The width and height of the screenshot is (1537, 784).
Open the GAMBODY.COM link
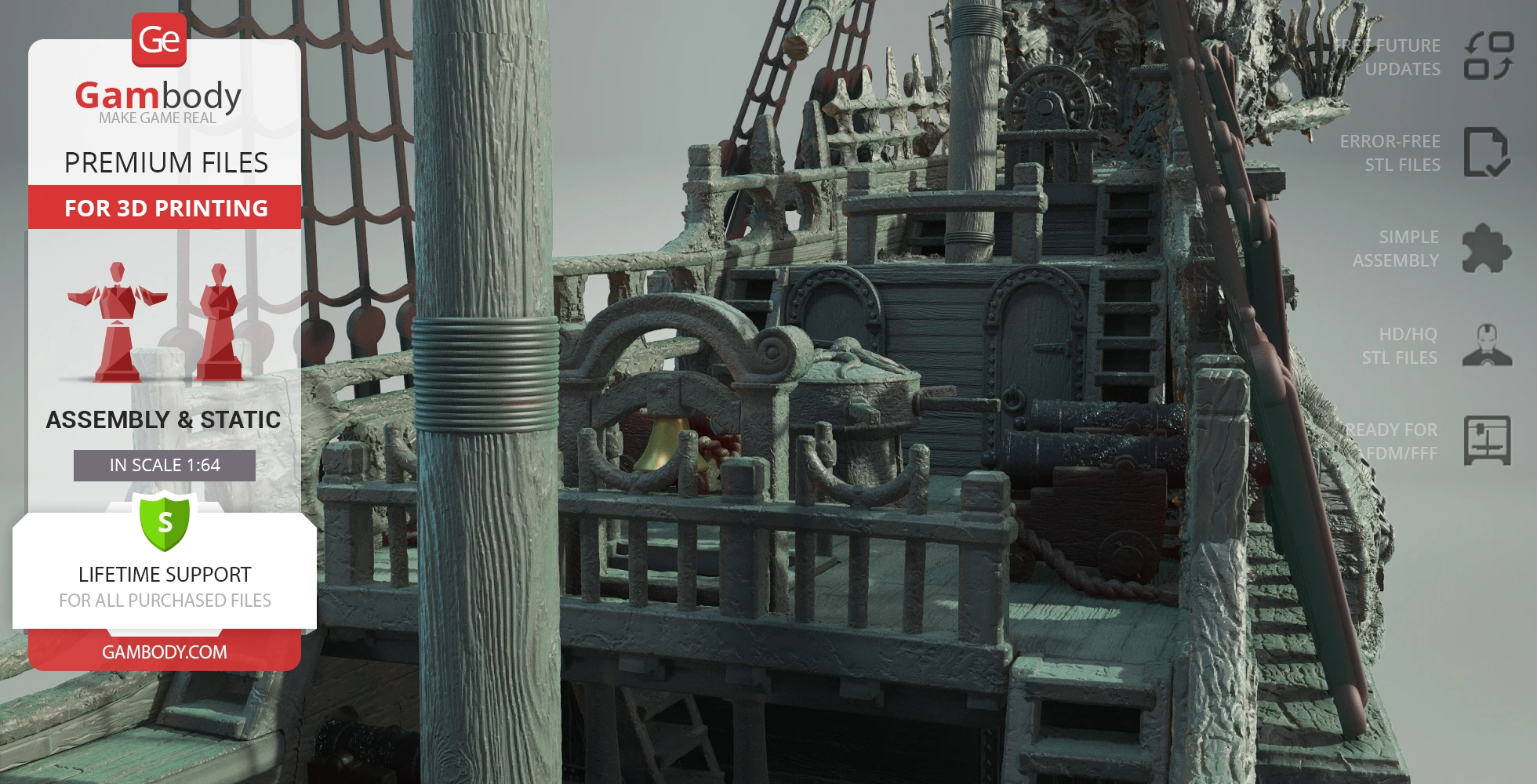[165, 652]
